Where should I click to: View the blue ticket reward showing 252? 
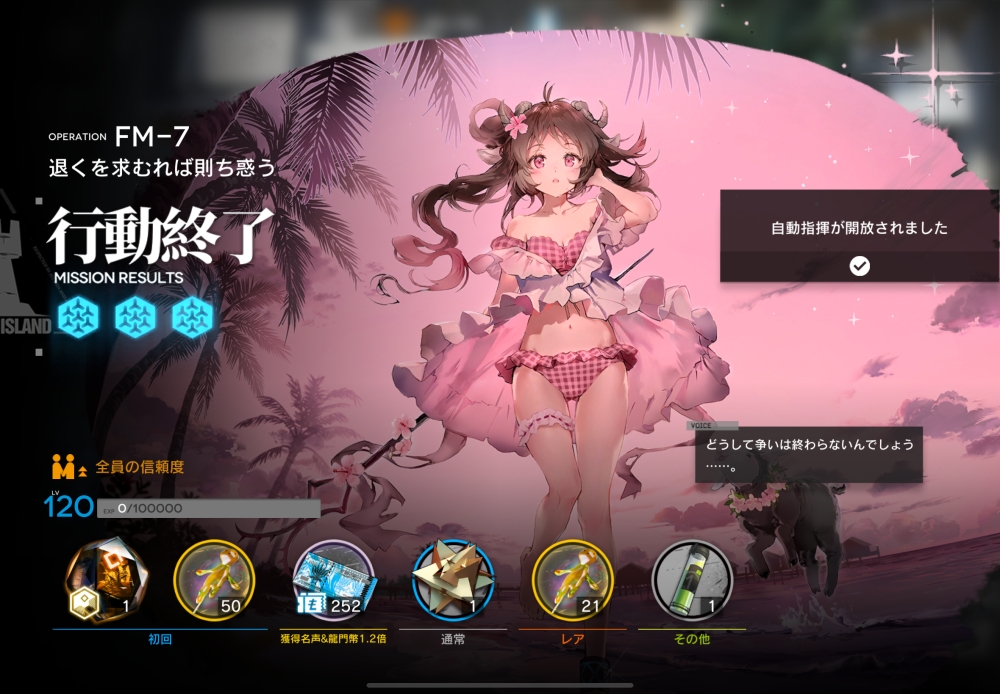pyautogui.click(x=334, y=578)
